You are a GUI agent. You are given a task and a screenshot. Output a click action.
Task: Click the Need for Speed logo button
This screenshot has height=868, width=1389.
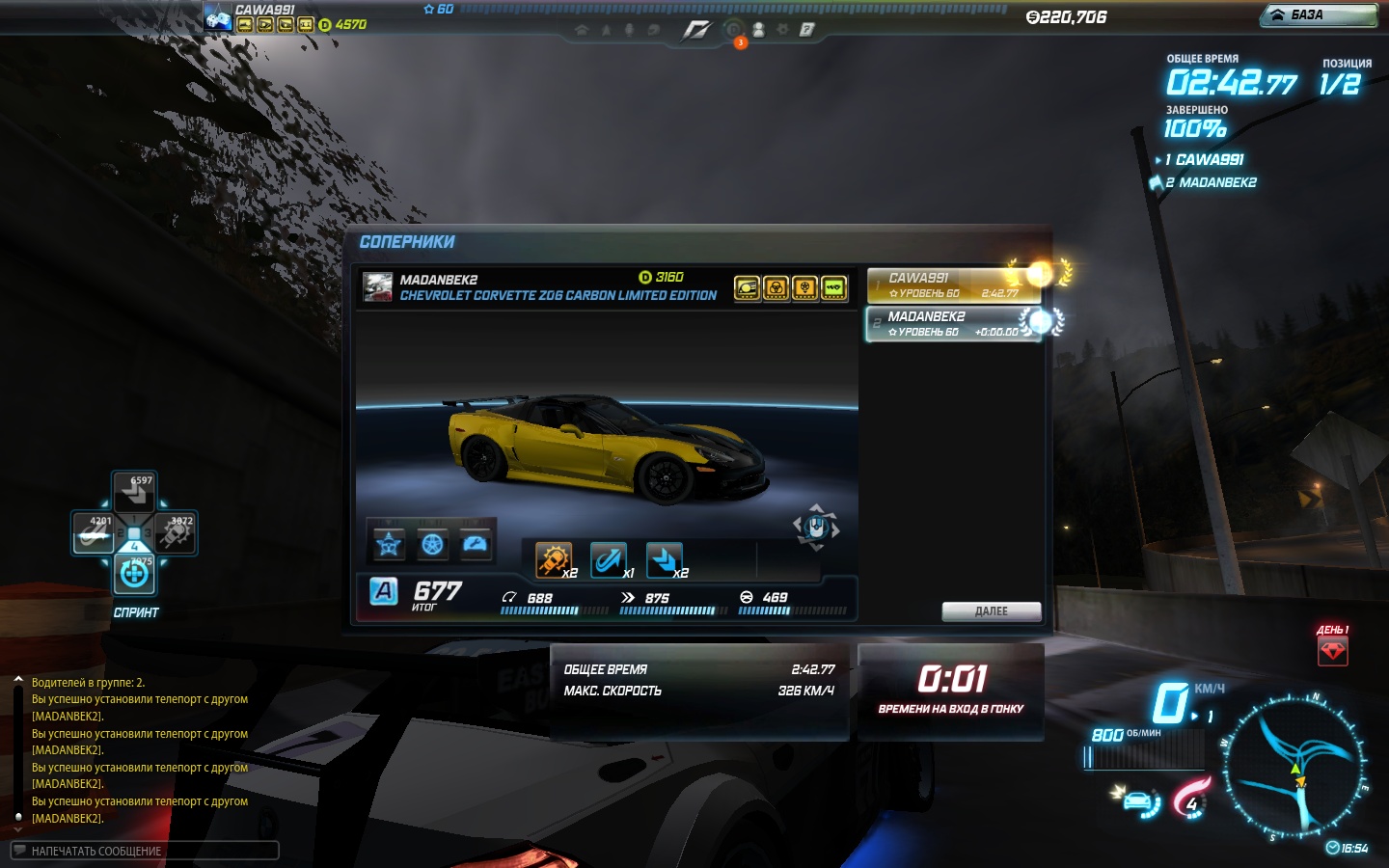pyautogui.click(x=695, y=30)
